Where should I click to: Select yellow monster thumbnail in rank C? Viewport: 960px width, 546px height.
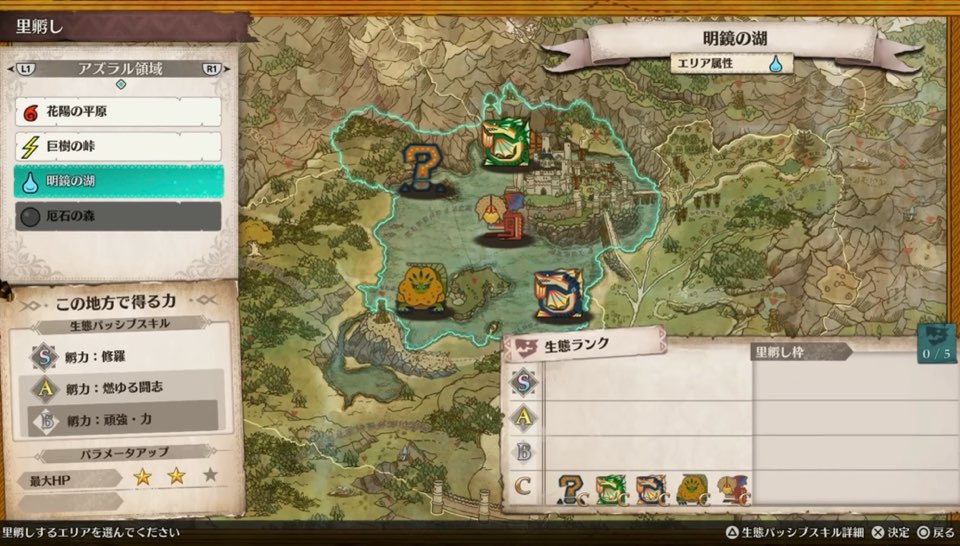pyautogui.click(x=691, y=489)
